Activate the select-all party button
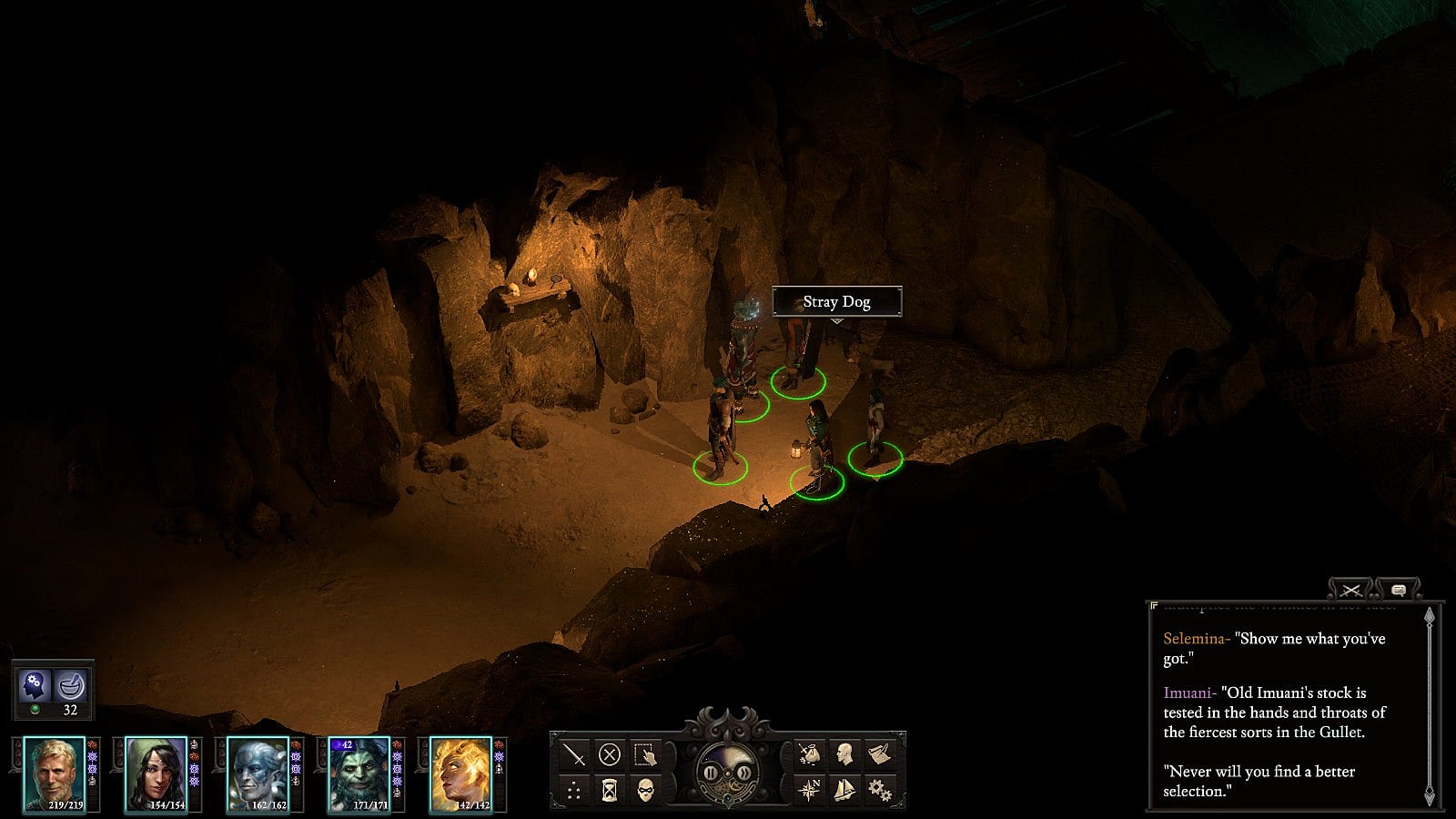Viewport: 1456px width, 819px height. coord(645,754)
